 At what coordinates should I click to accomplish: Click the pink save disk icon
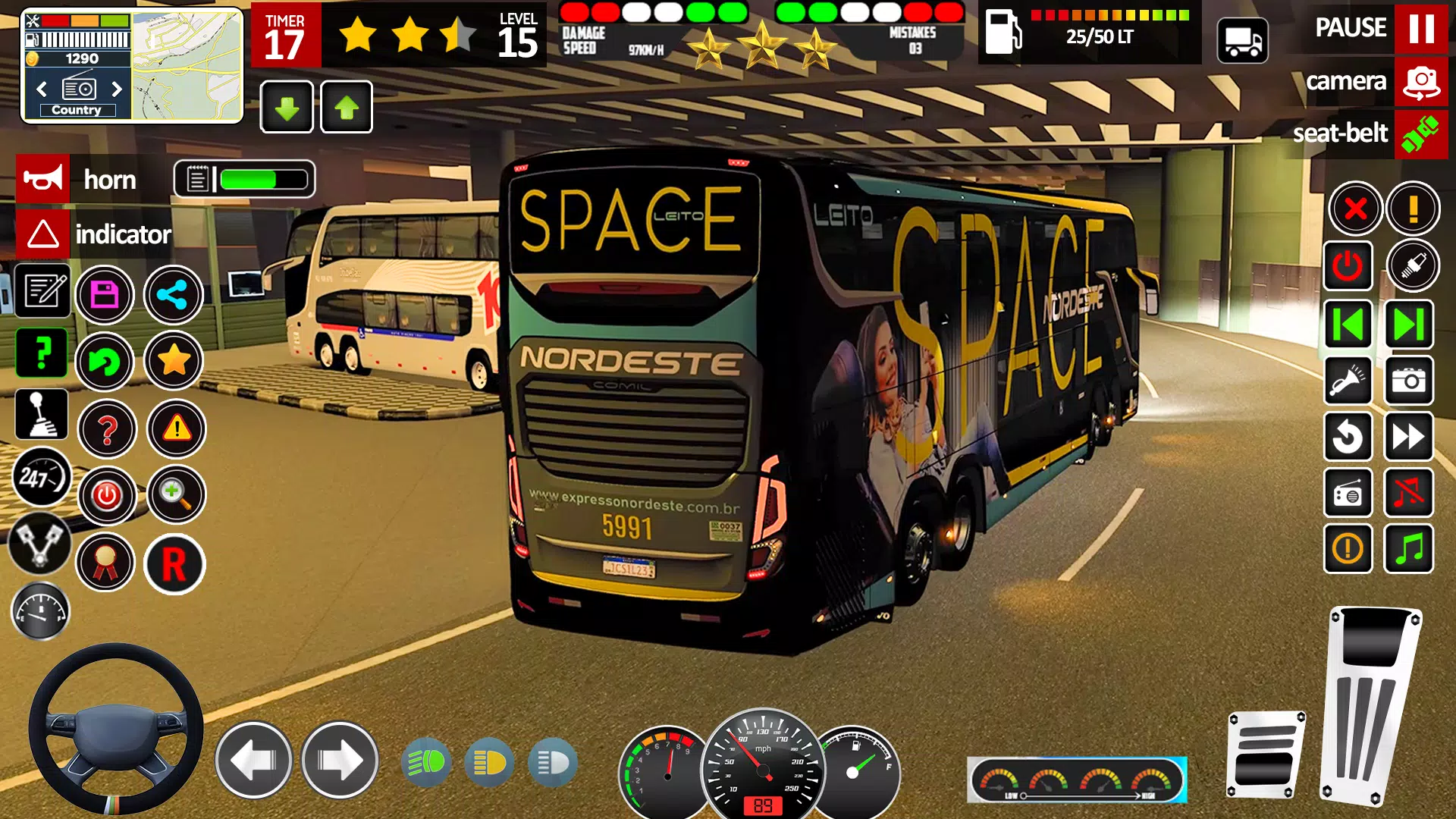pyautogui.click(x=105, y=295)
